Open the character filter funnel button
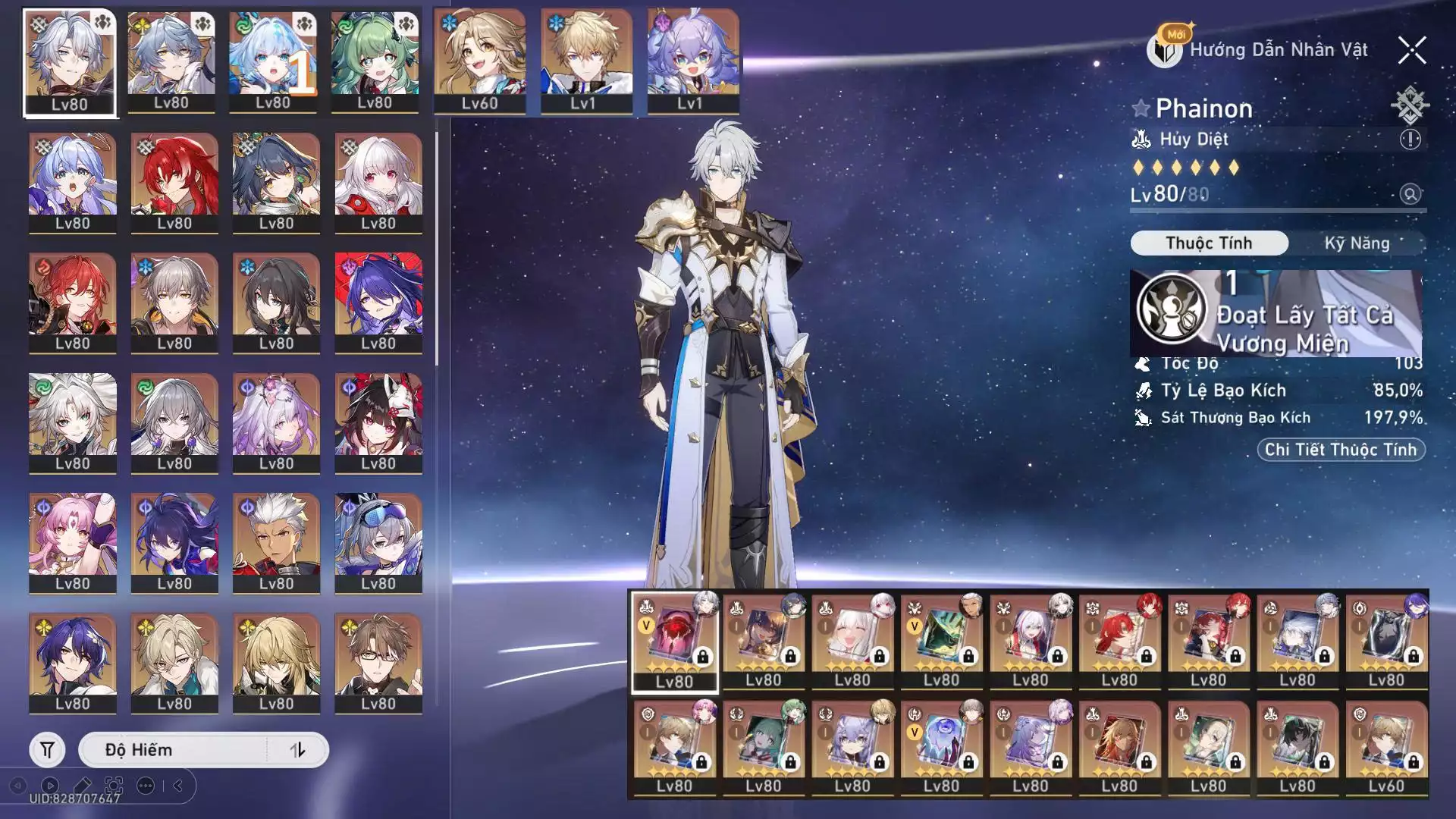The width and height of the screenshot is (1456, 819). tap(47, 750)
